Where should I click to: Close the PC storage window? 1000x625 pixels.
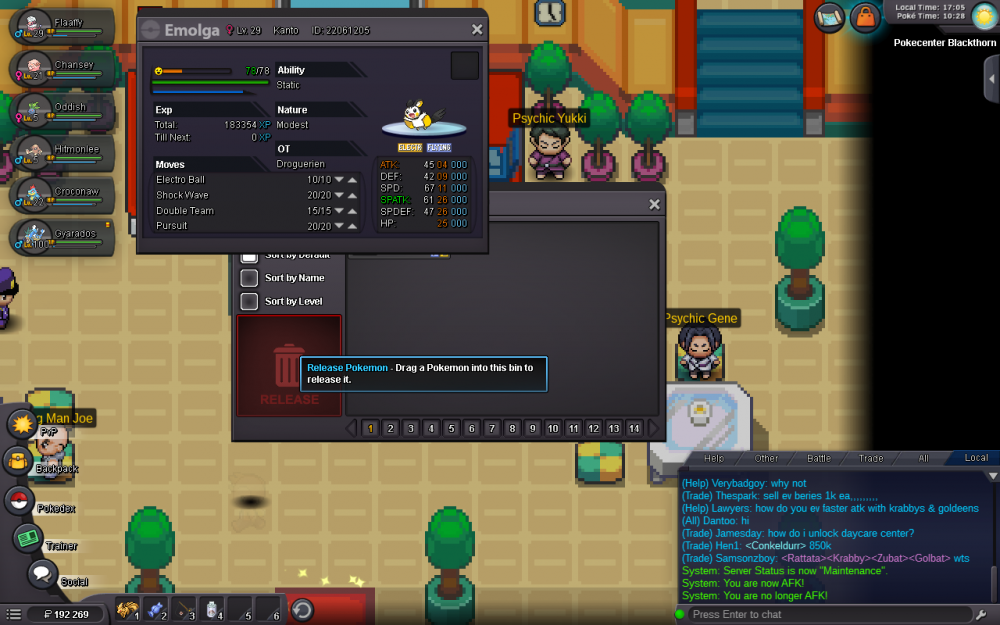pos(654,205)
